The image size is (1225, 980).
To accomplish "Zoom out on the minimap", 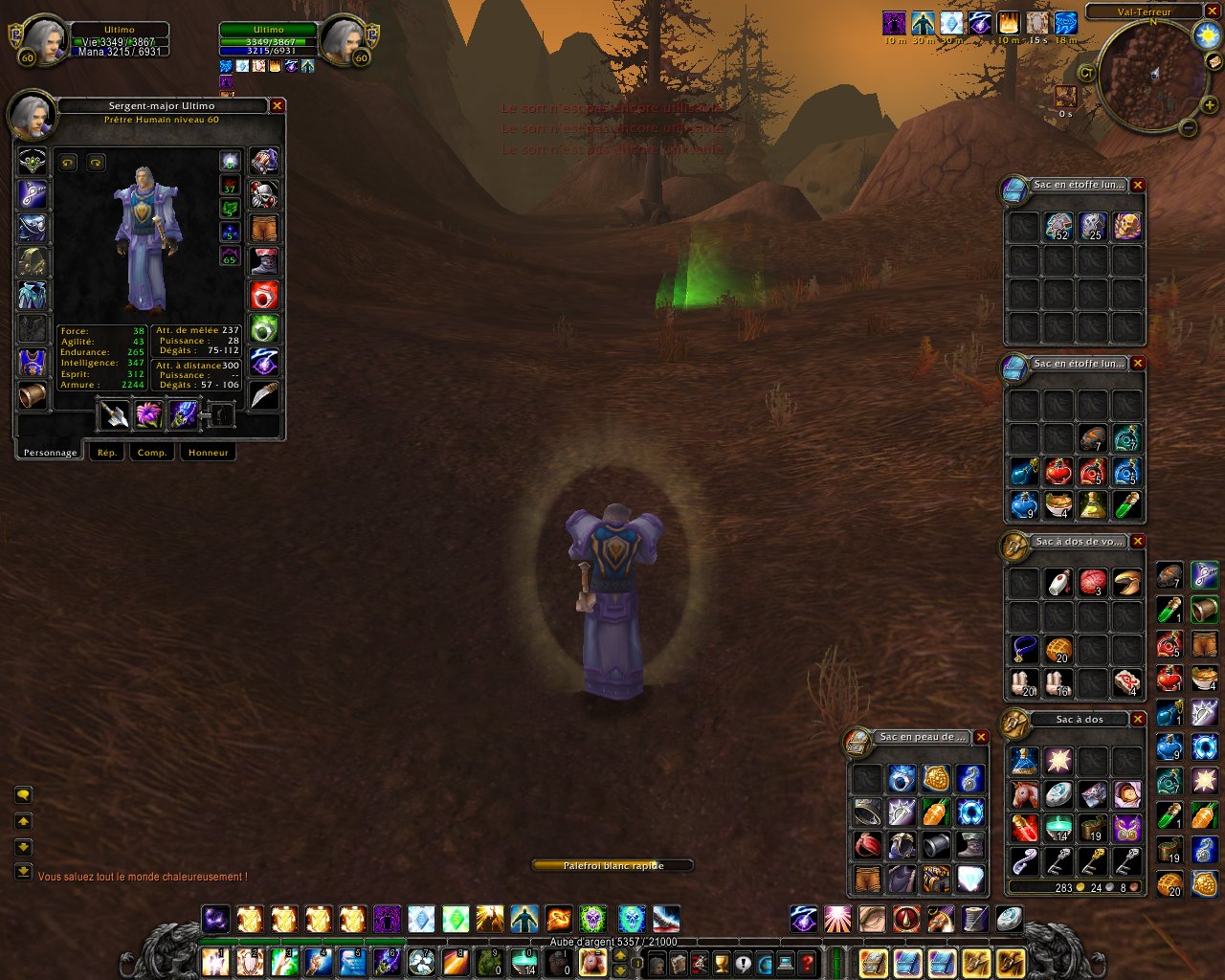I will (1189, 127).
